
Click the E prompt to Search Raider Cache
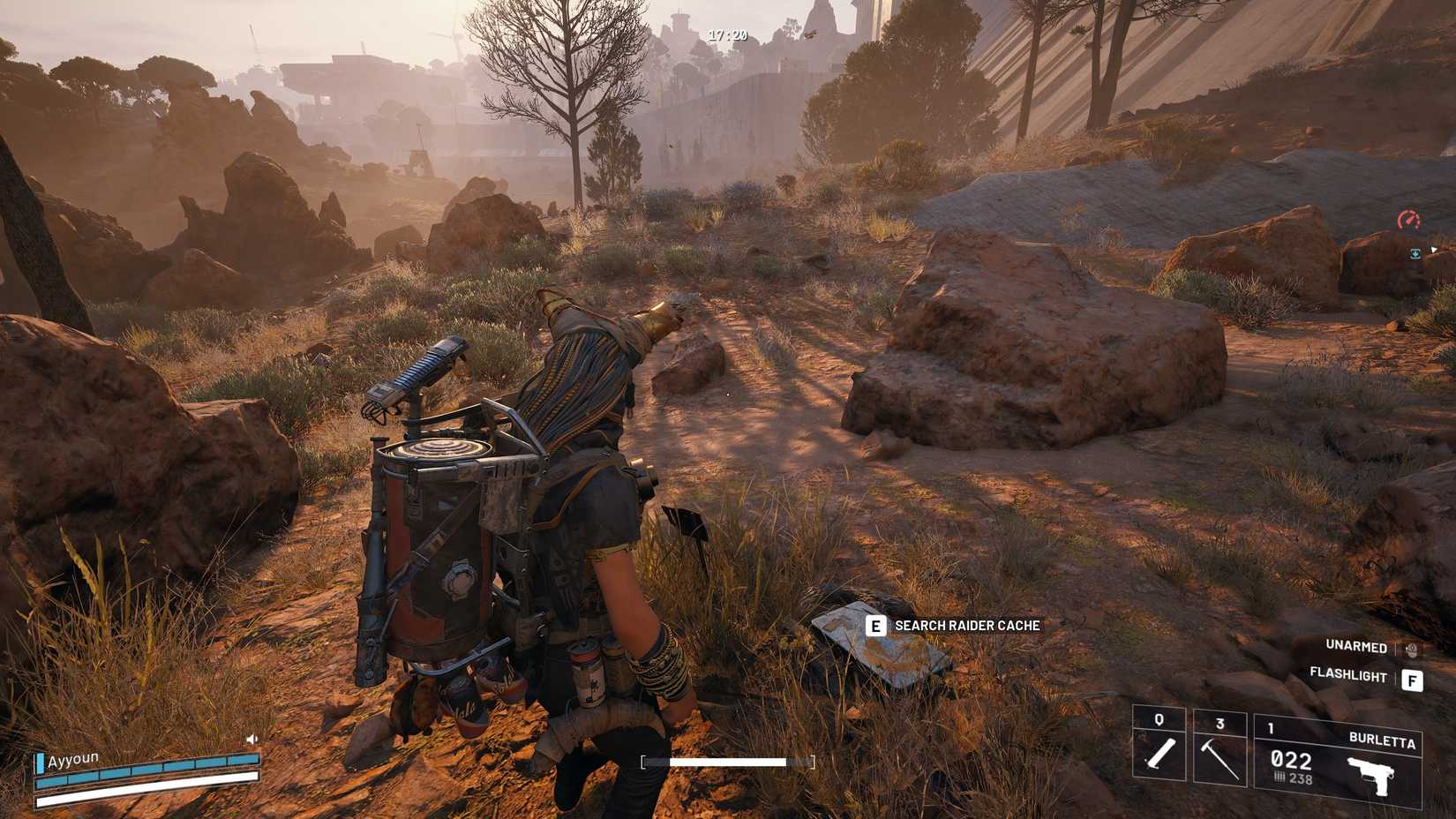pos(875,623)
